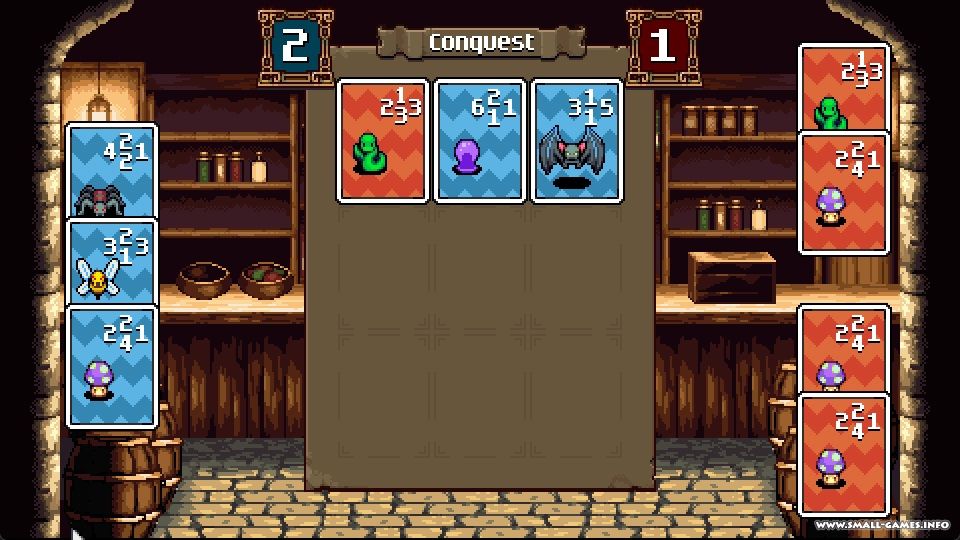
Task: Pick the blue bee card
Action: pos(111,263)
